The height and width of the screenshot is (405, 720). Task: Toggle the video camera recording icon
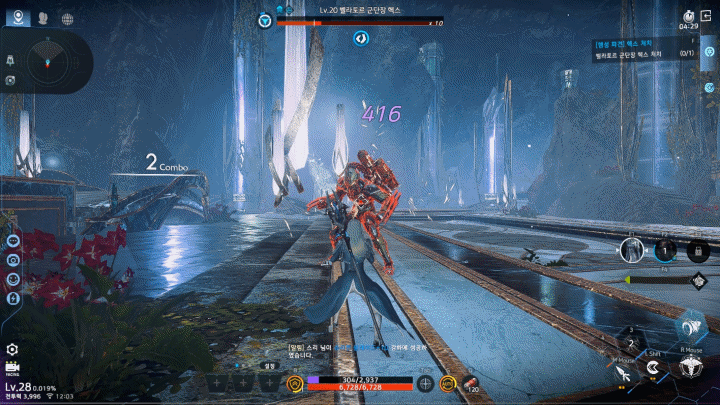(x=13, y=369)
